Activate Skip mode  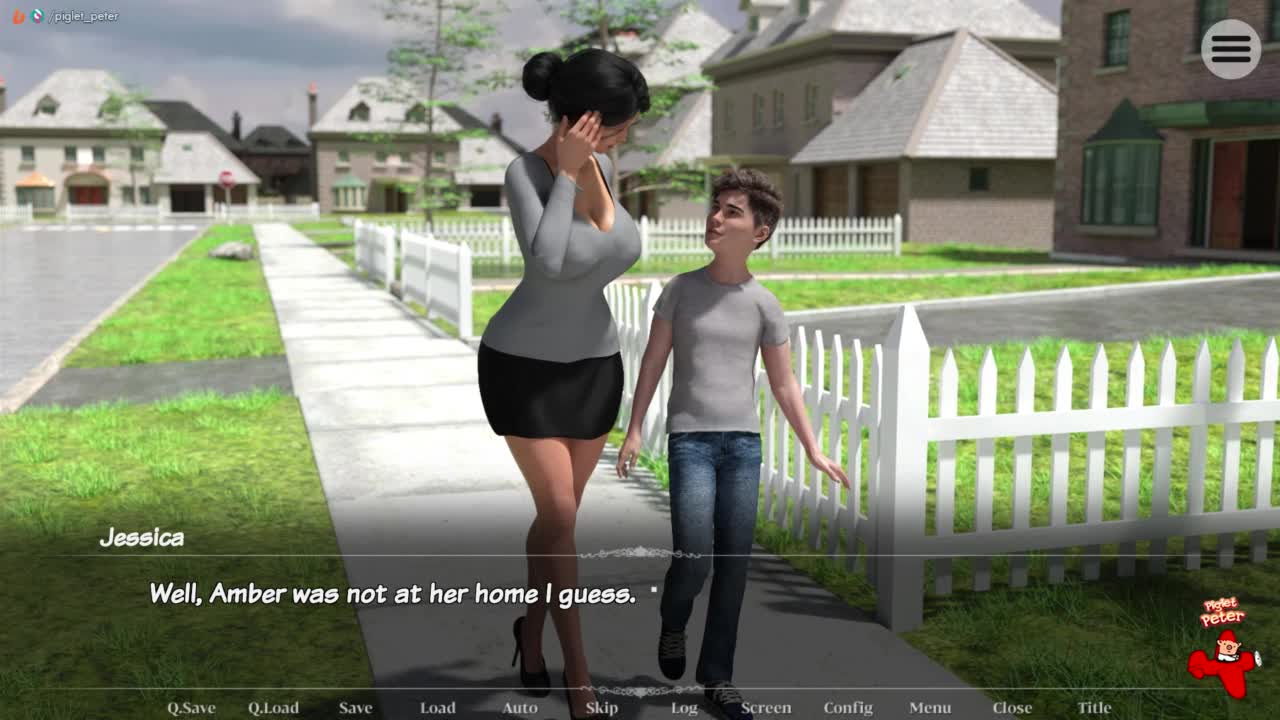pyautogui.click(x=601, y=707)
